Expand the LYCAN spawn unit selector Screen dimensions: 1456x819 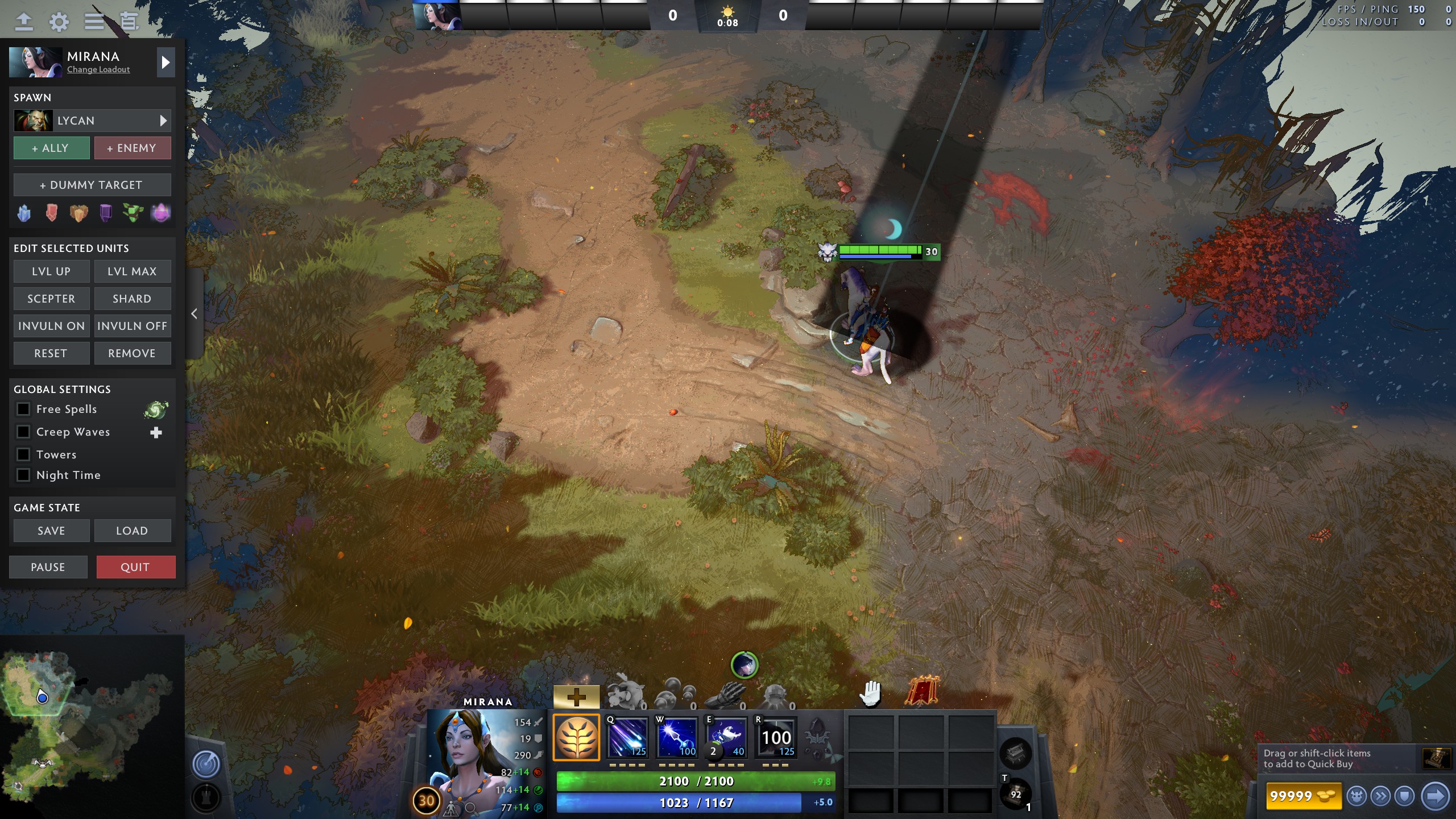coord(164,120)
